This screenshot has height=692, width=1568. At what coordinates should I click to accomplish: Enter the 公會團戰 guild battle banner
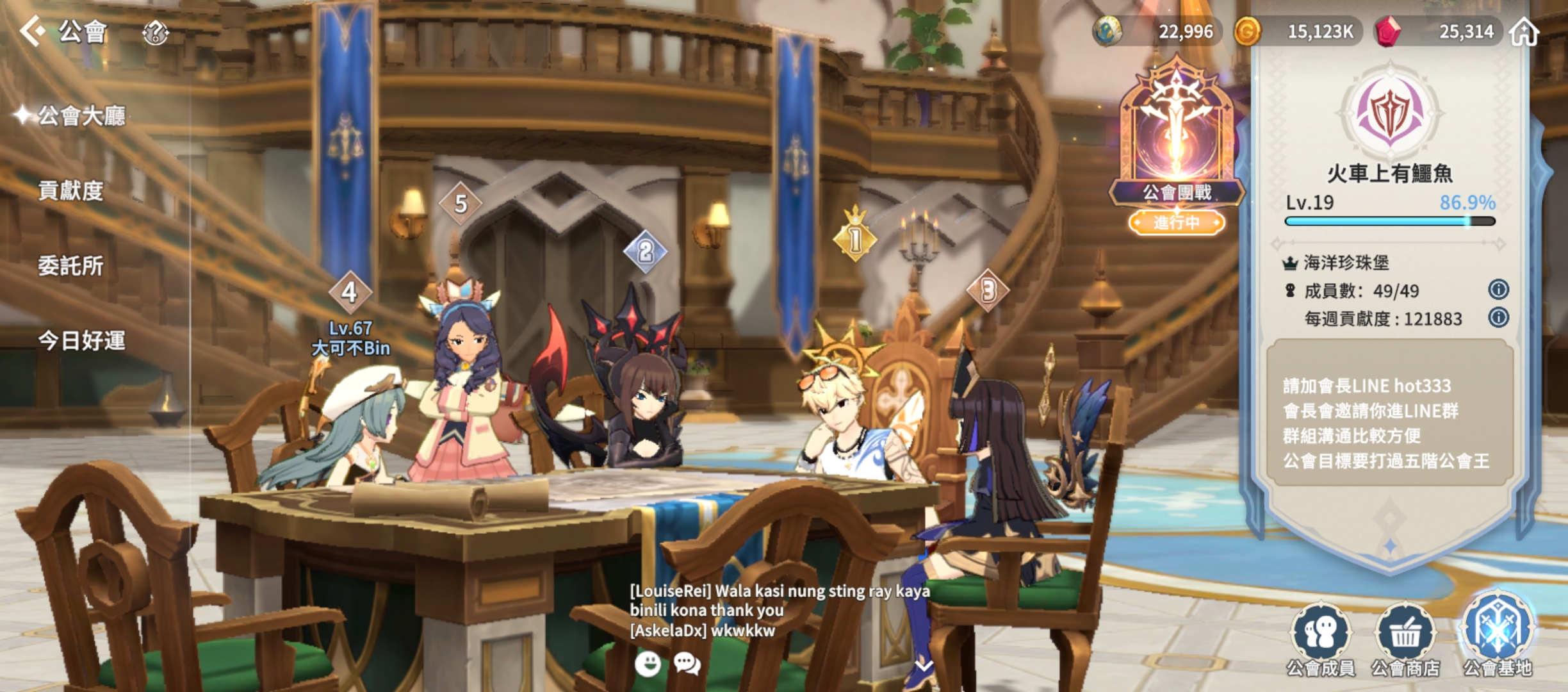1177,147
